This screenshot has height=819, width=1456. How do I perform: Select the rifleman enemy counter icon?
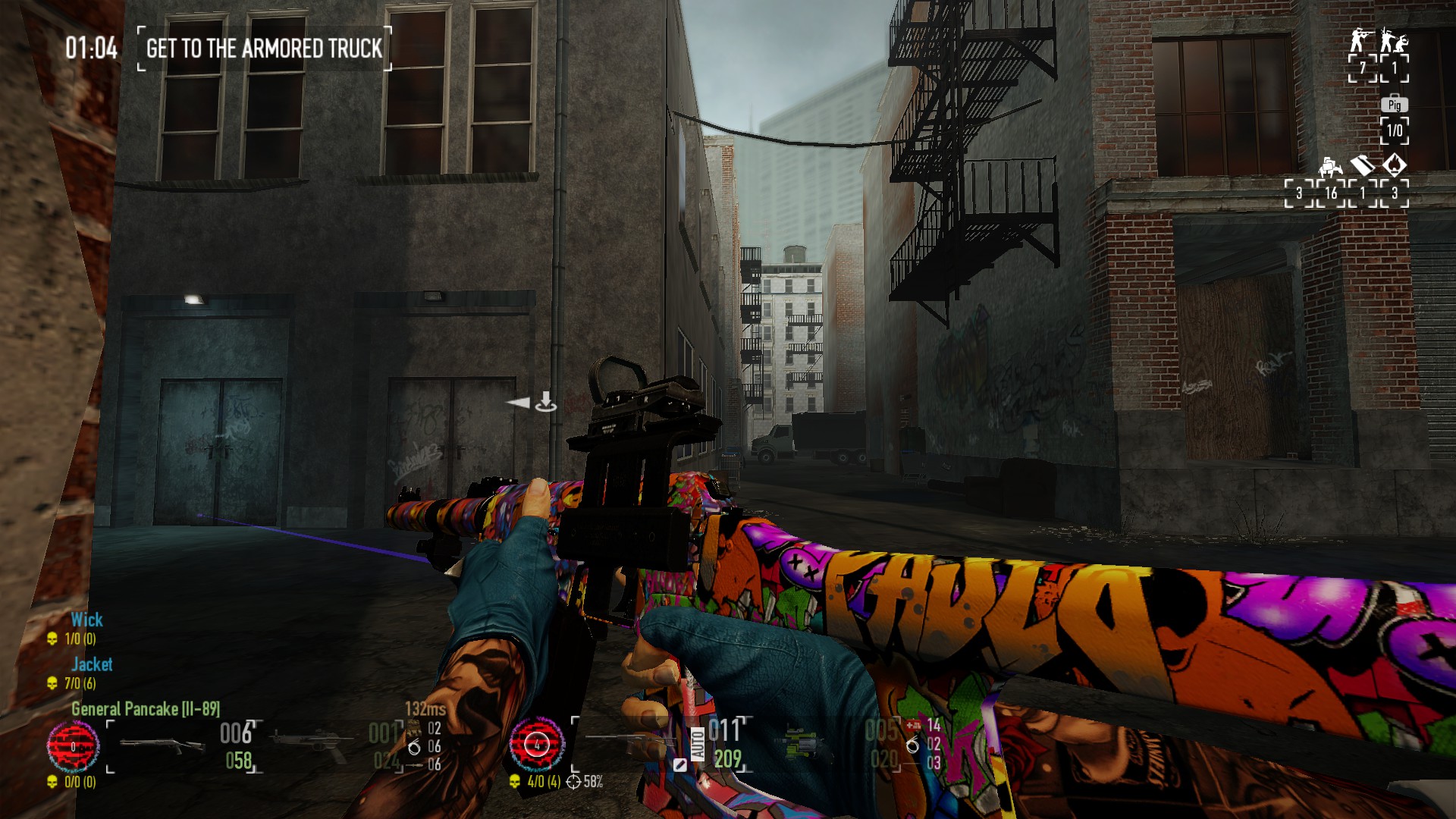1362,39
